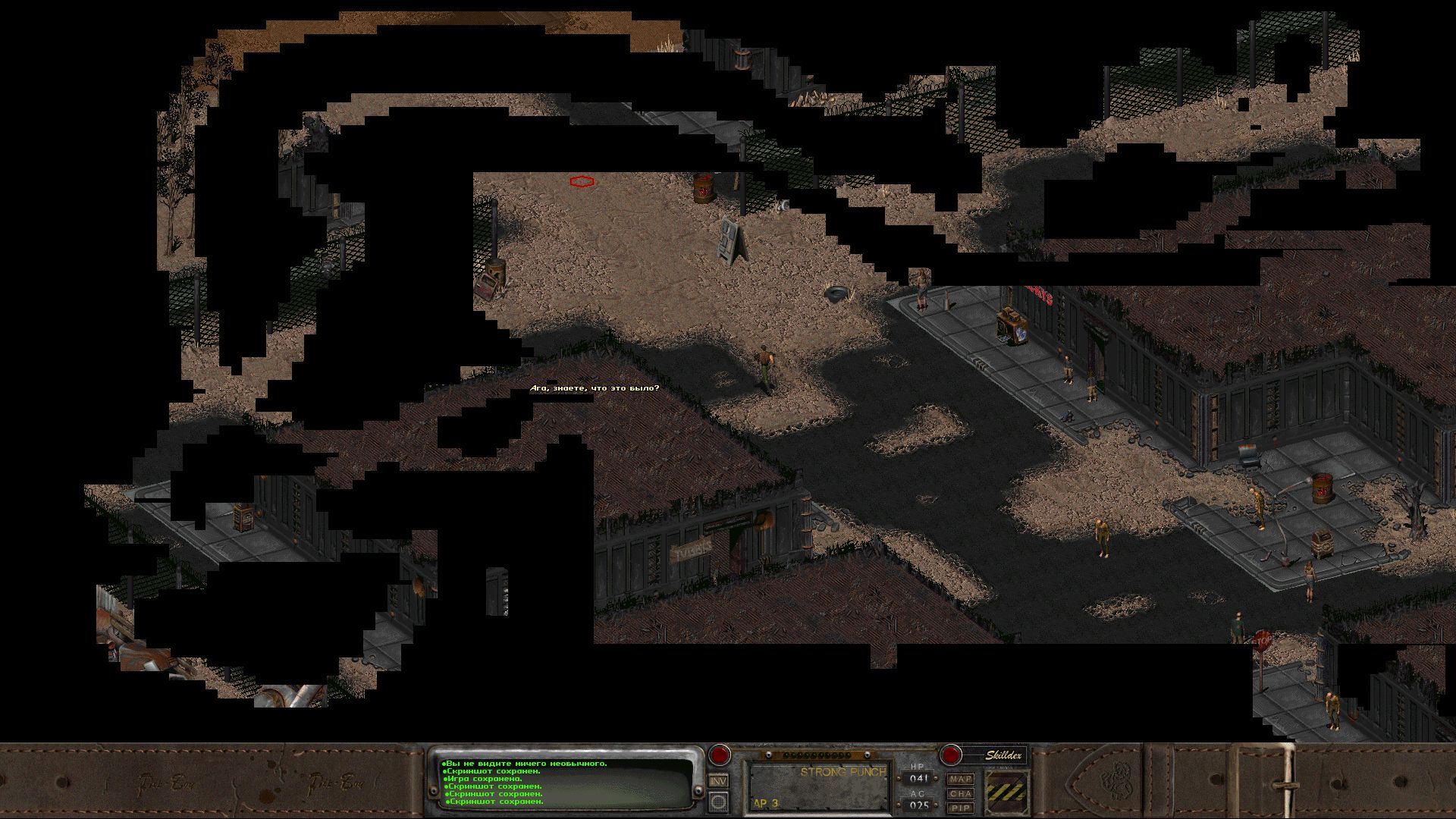The height and width of the screenshot is (819, 1456).
Task: Click the small options button below INV
Action: point(717,801)
